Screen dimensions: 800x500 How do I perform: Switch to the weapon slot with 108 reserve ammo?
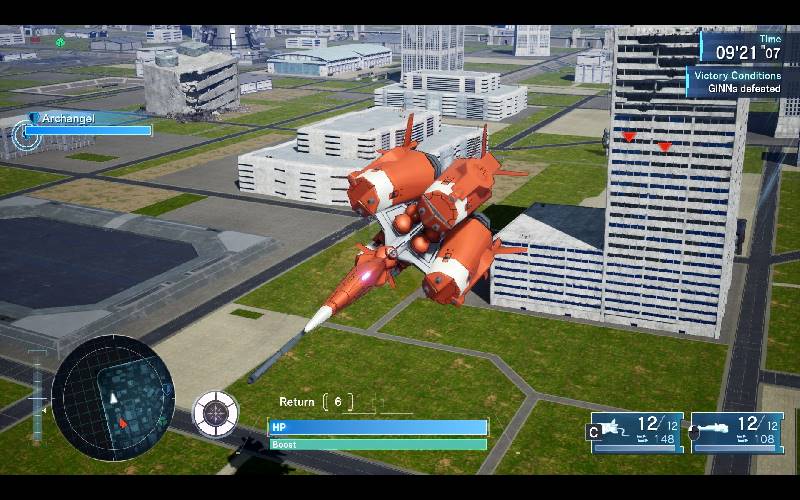click(x=736, y=431)
